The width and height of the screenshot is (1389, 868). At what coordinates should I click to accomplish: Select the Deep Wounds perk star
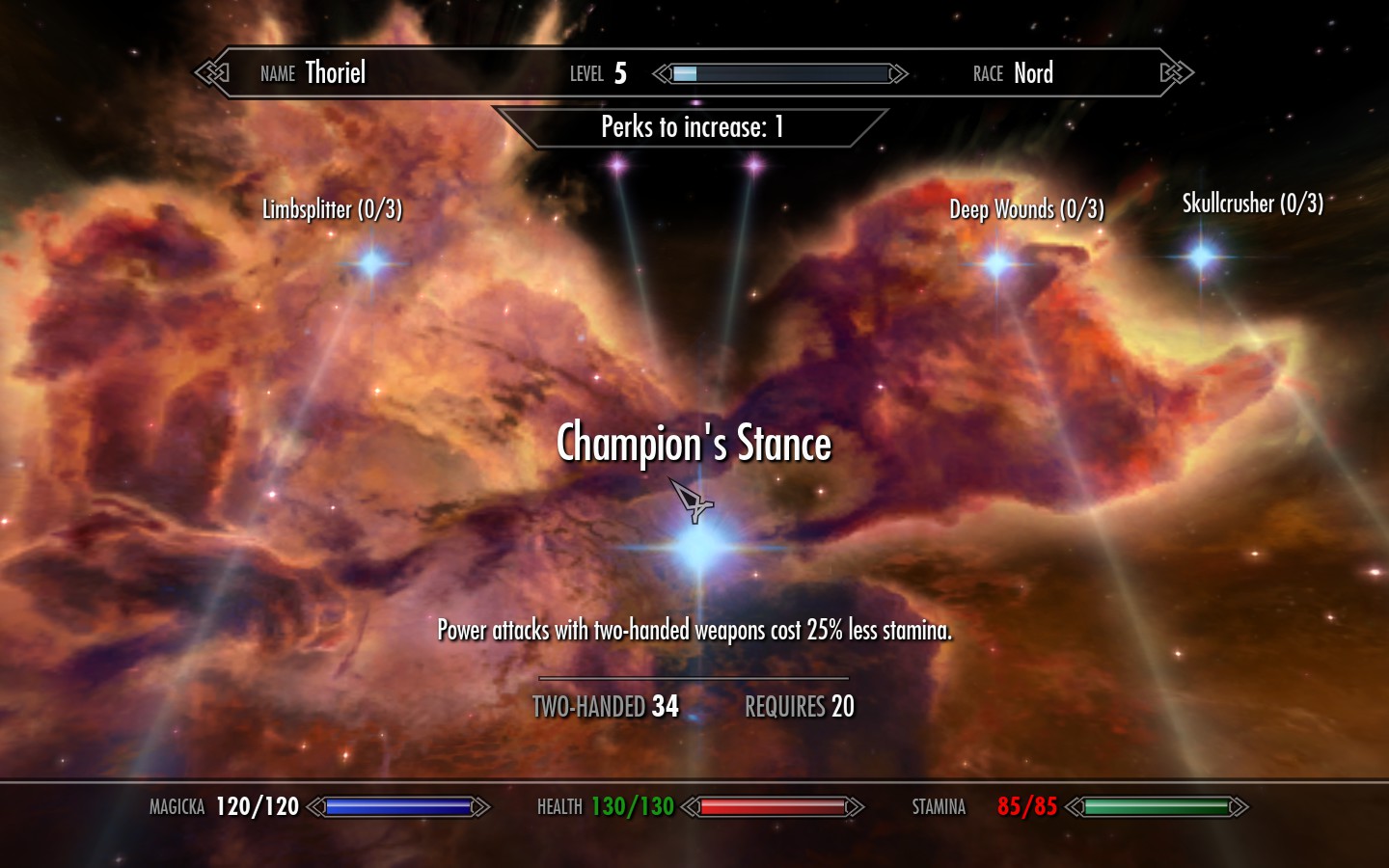(997, 261)
